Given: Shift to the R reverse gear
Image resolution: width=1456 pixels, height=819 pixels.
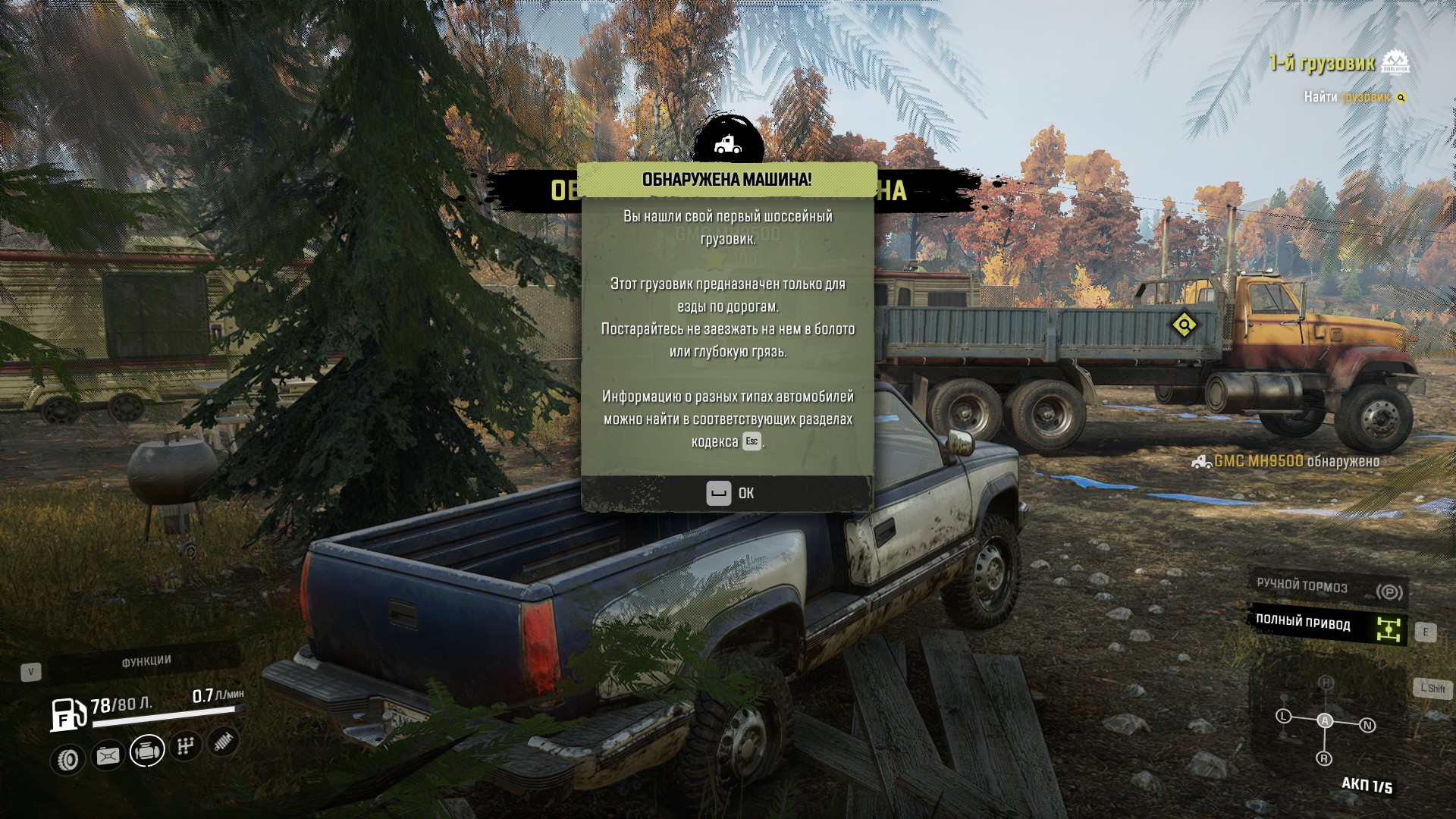Looking at the screenshot, I should tap(1324, 758).
